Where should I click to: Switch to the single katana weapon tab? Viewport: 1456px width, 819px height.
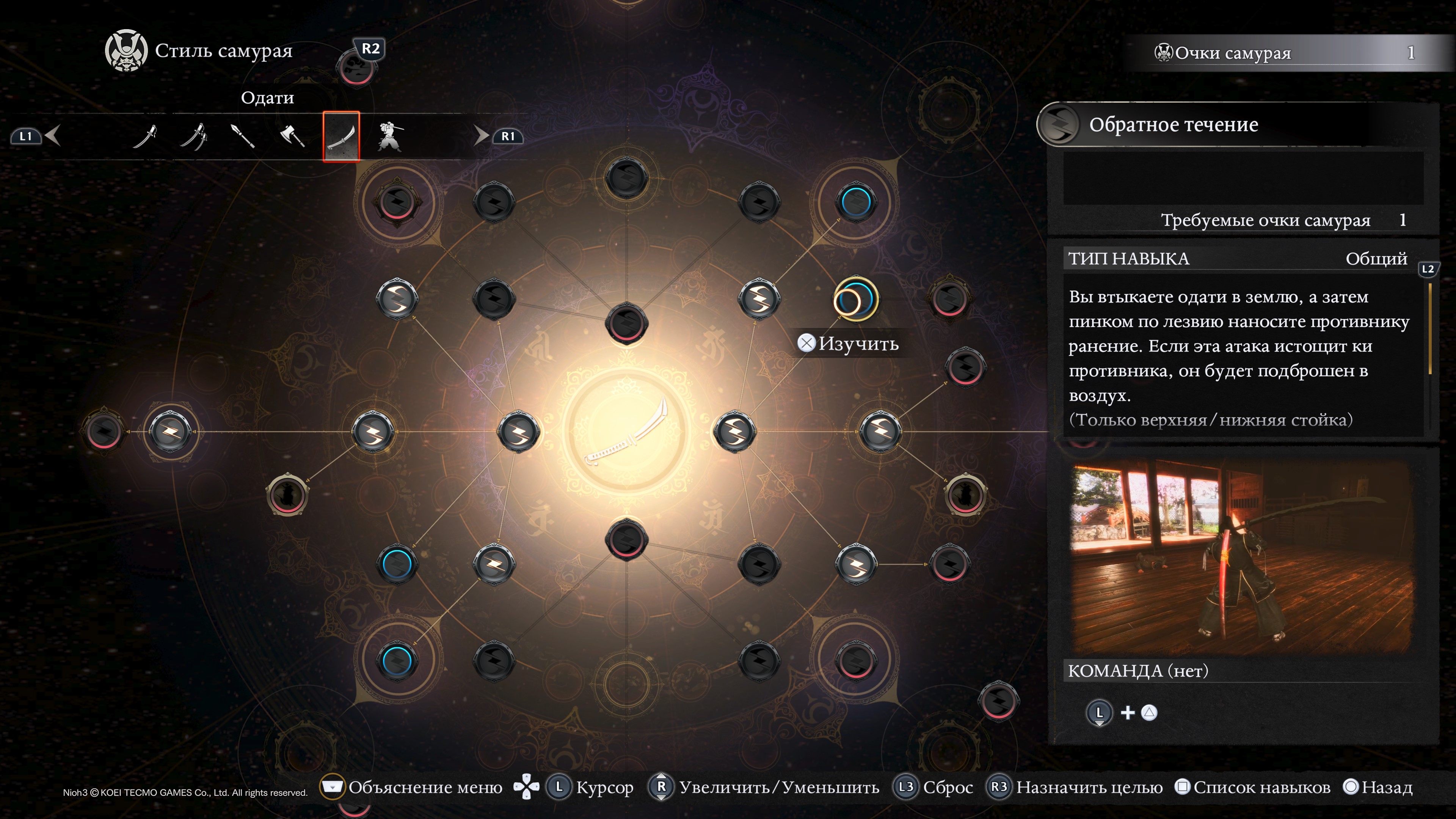[x=145, y=136]
